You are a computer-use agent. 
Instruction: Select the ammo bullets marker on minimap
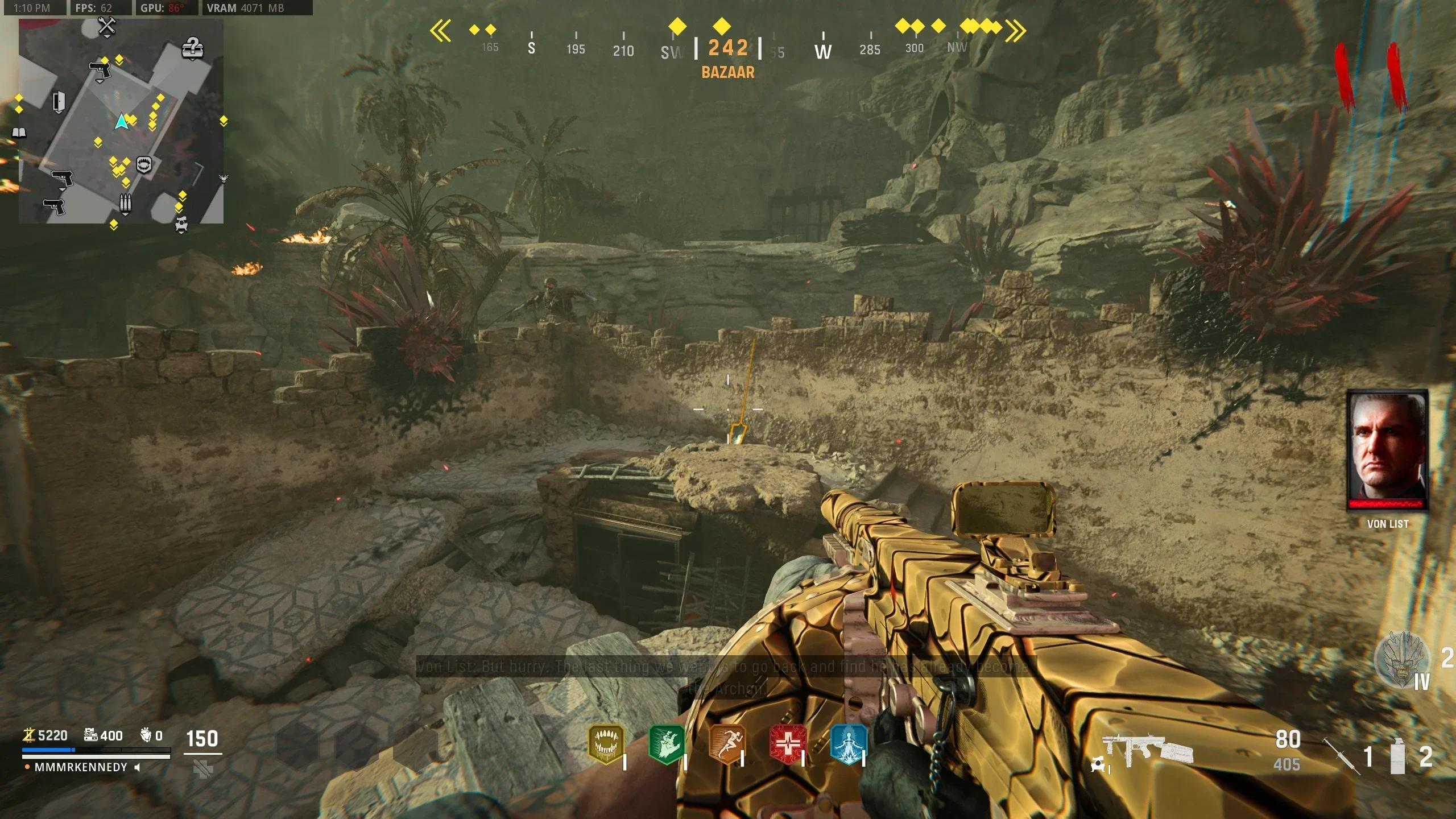(125, 203)
